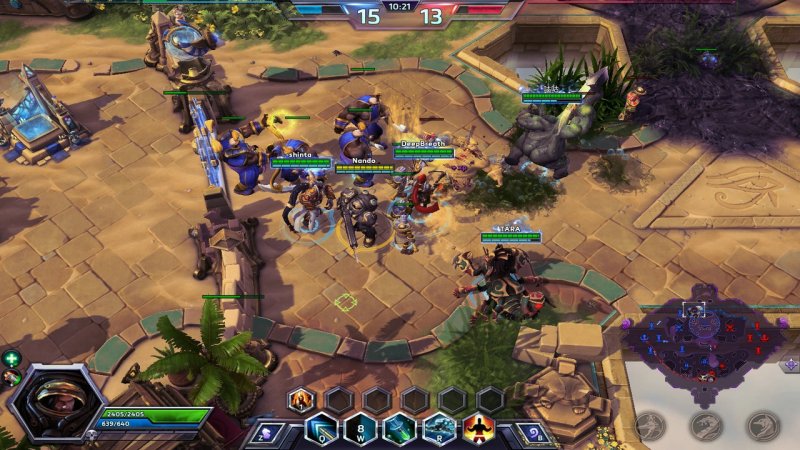This screenshot has width=800, height=450.
Task: Click the buff icon beside the portrait
Action: coord(11,376)
